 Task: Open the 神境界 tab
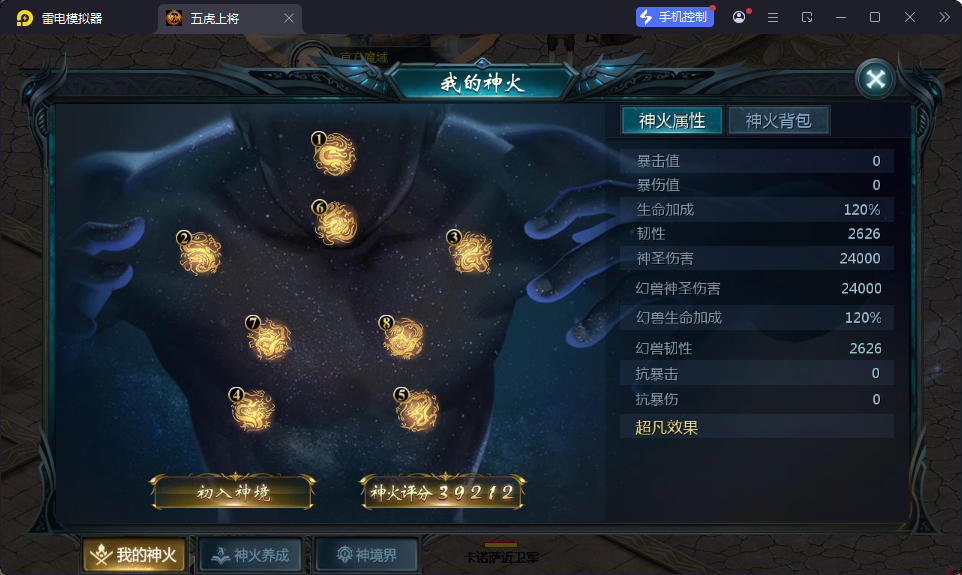(366, 555)
